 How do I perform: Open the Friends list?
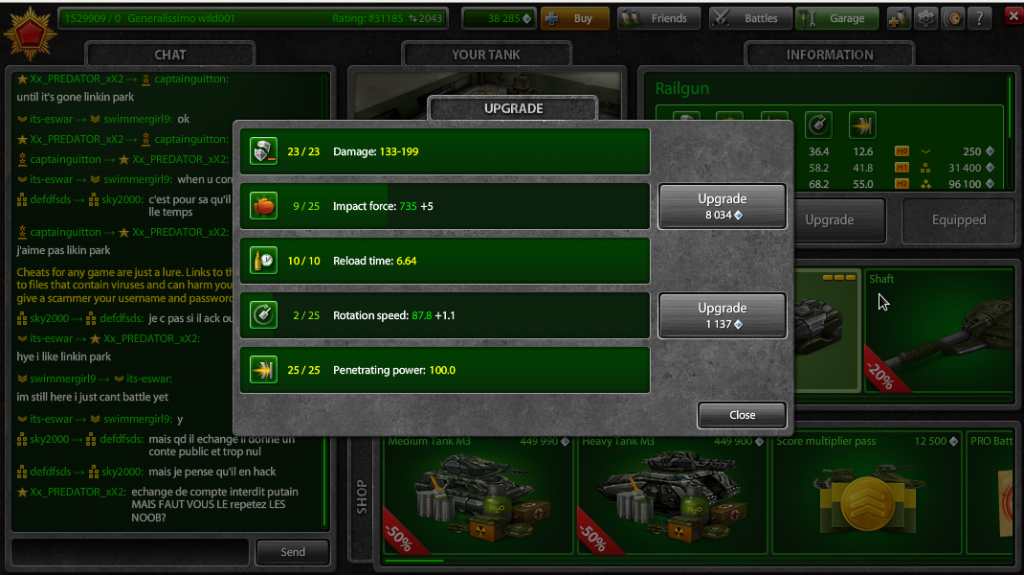(659, 18)
